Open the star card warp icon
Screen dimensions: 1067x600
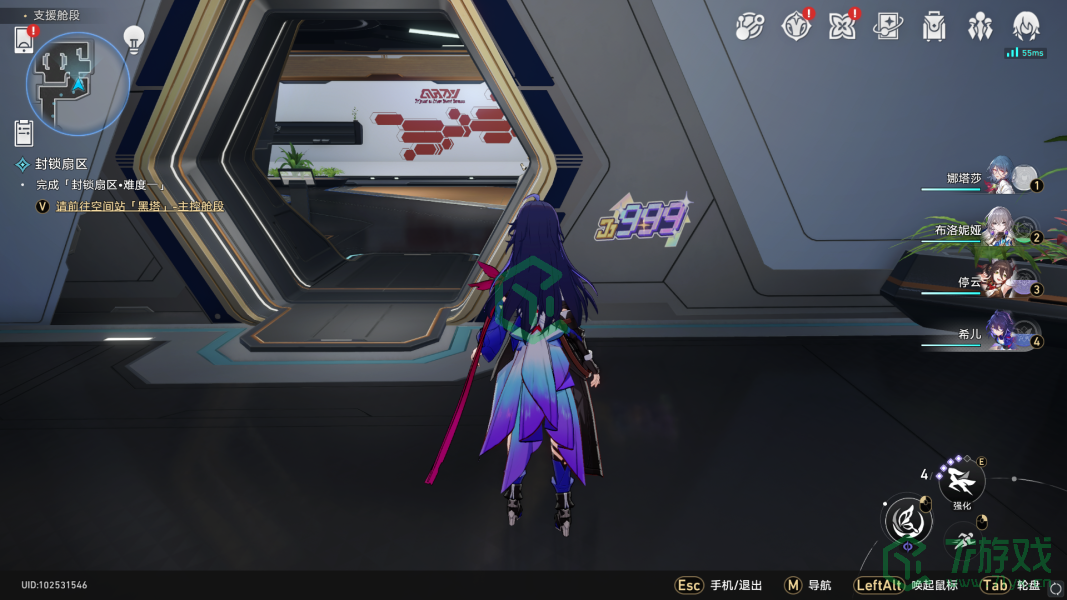coord(887,27)
